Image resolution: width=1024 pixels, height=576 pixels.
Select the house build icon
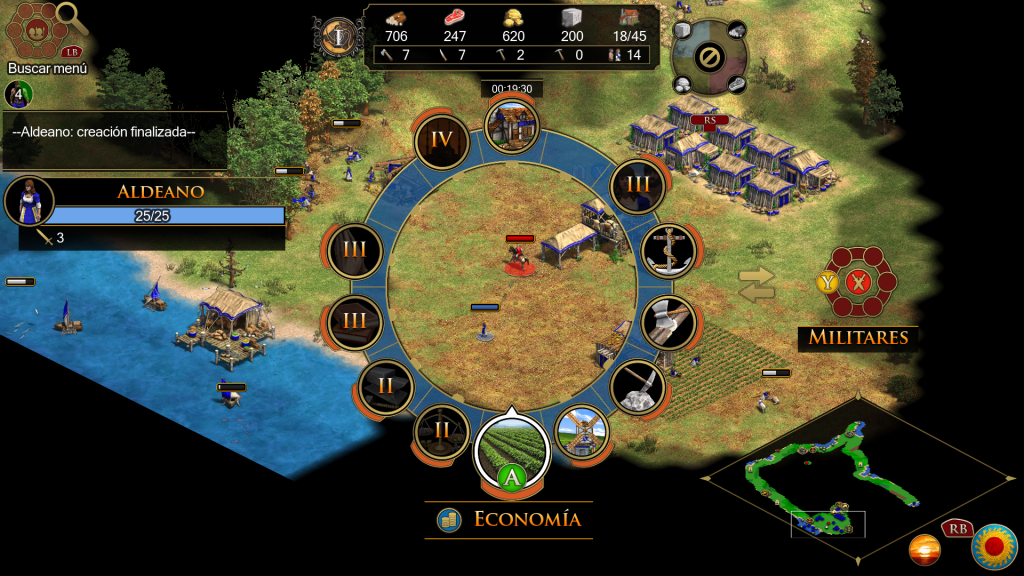click(x=512, y=125)
